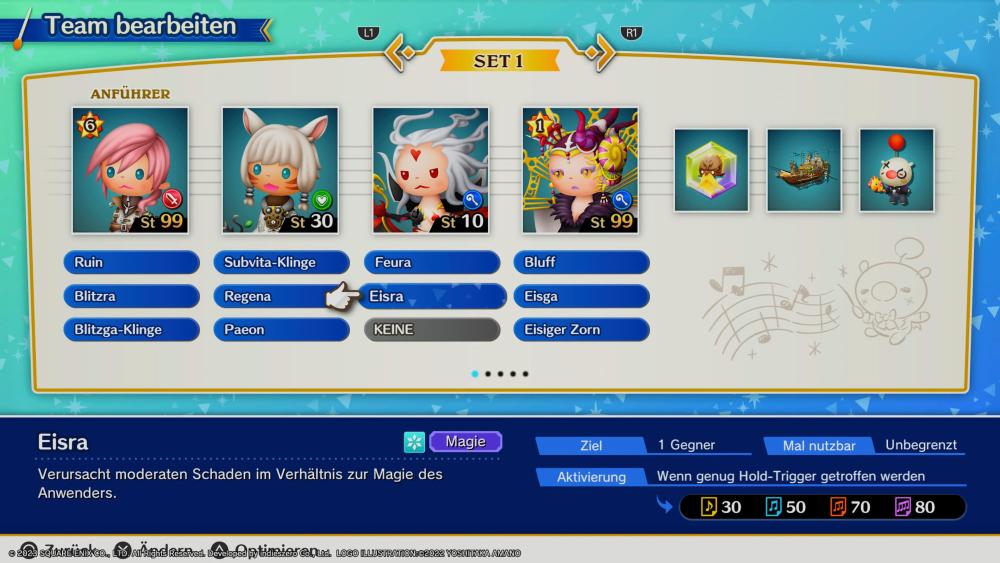The height and width of the screenshot is (563, 1000).
Task: Select the Feura ability slot
Action: [432, 263]
